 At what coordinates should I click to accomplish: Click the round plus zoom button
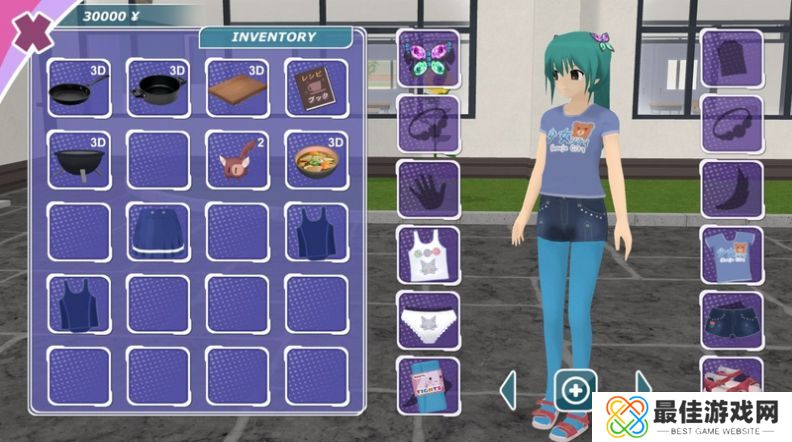(575, 389)
